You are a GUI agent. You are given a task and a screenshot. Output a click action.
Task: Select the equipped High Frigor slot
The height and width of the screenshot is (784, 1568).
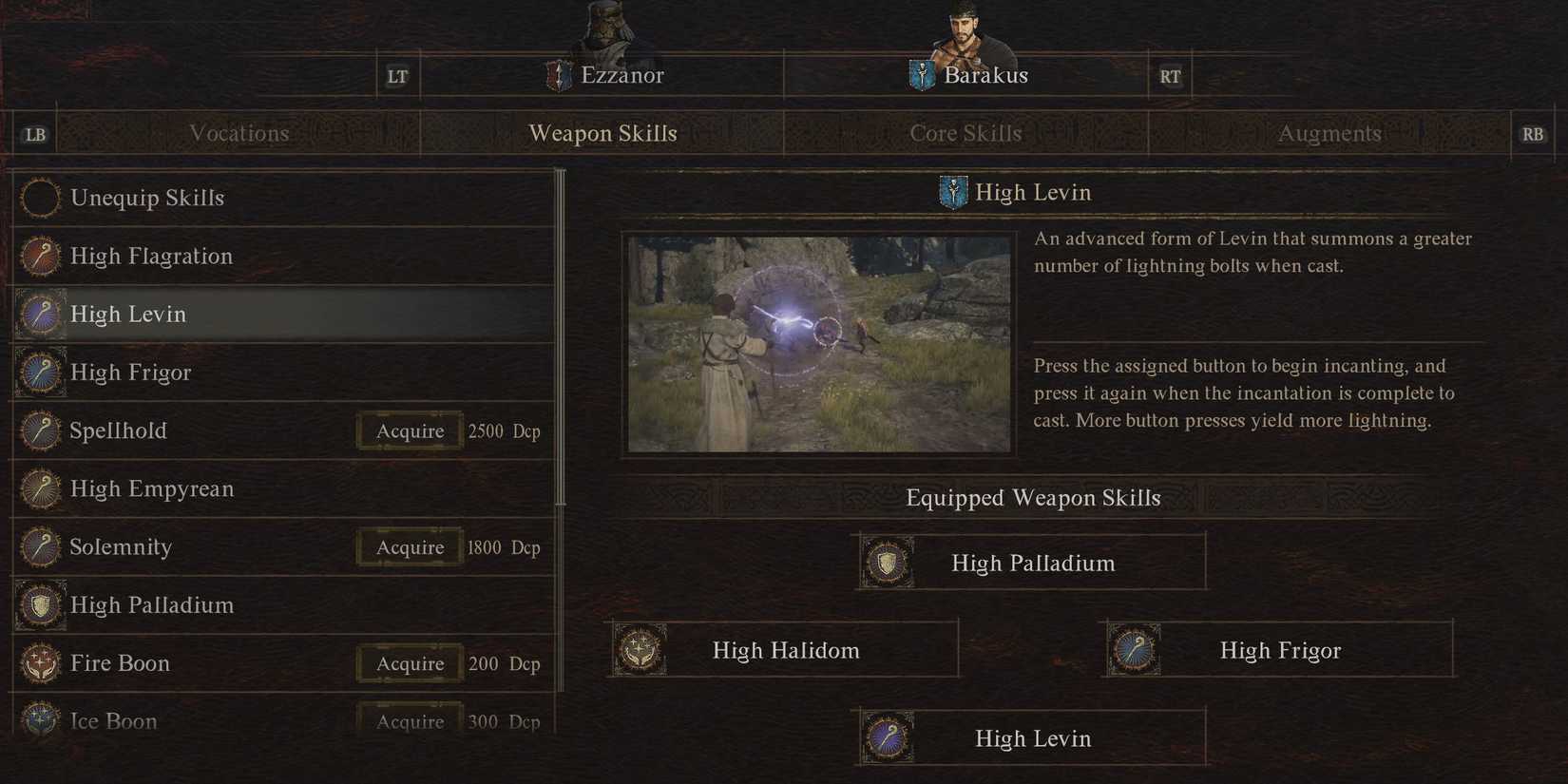point(1278,650)
